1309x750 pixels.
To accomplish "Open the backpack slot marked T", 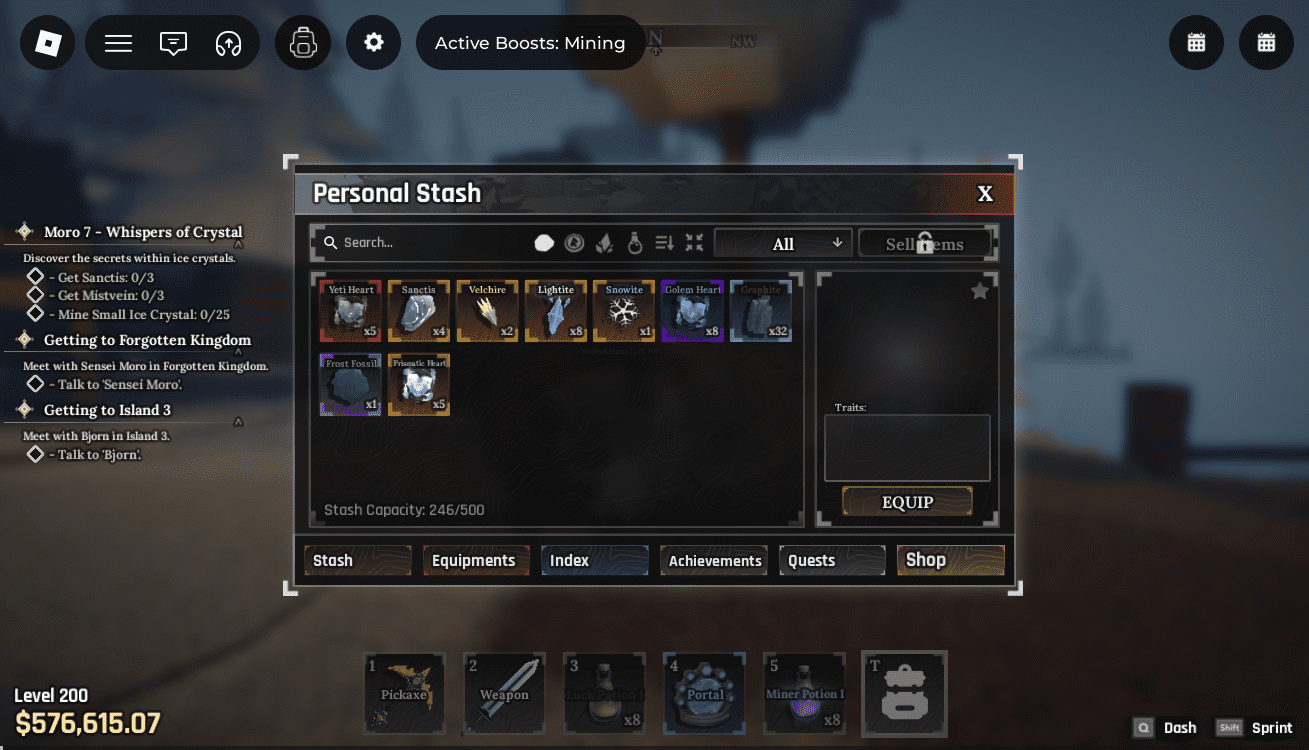I will tap(903, 693).
